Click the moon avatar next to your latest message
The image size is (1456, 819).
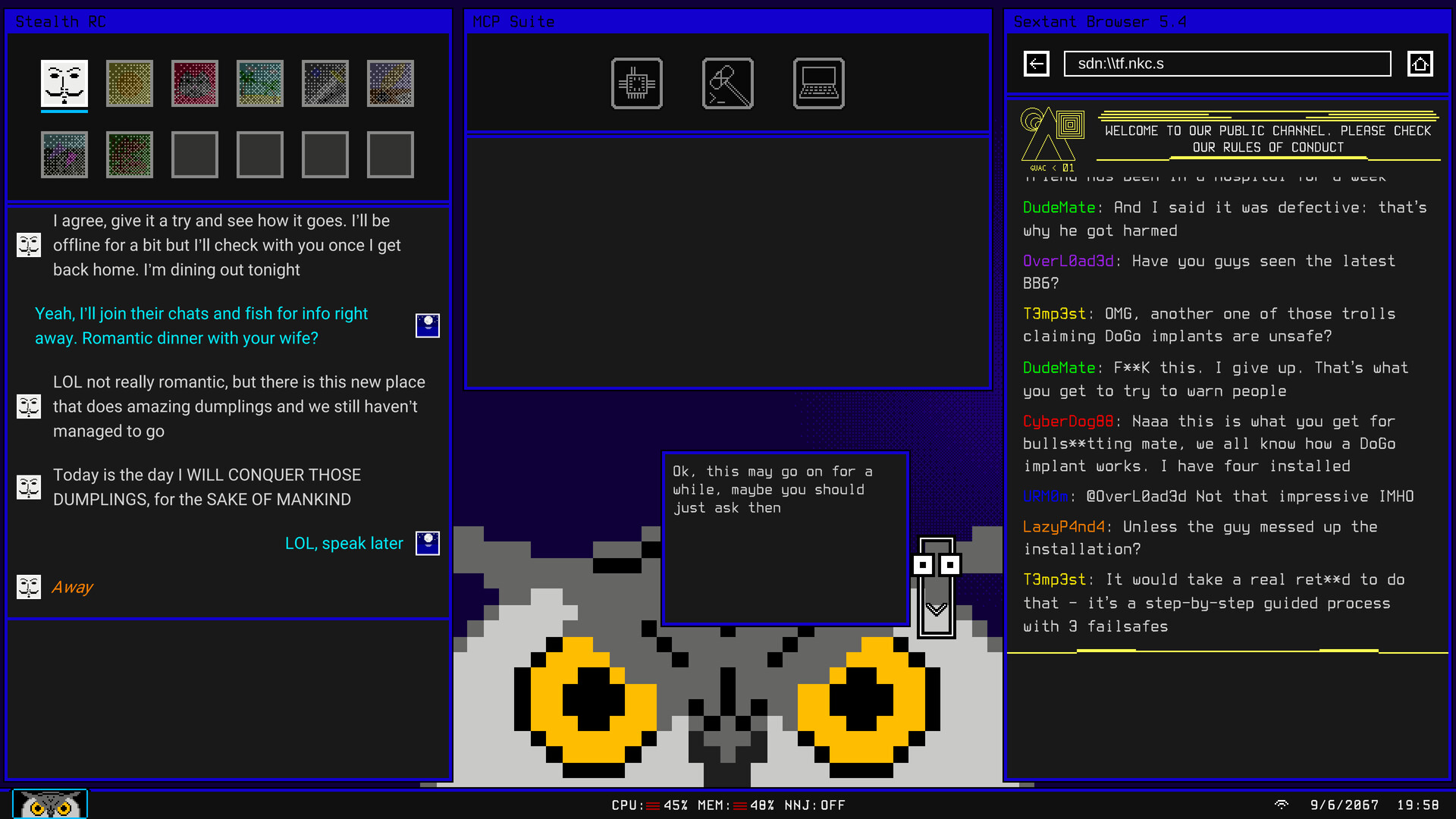coord(427,543)
